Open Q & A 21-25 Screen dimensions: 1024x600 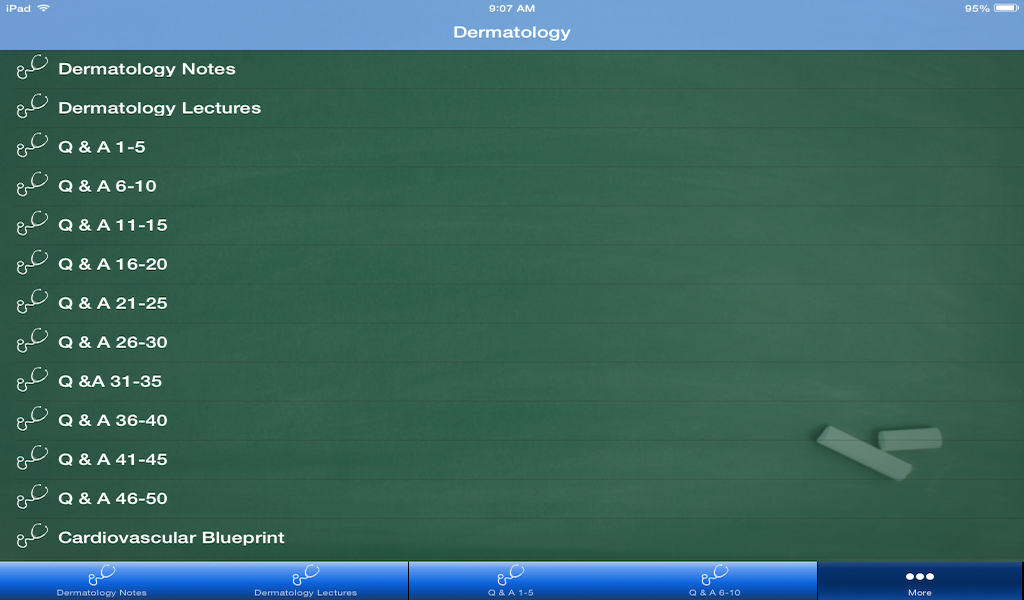tap(113, 303)
